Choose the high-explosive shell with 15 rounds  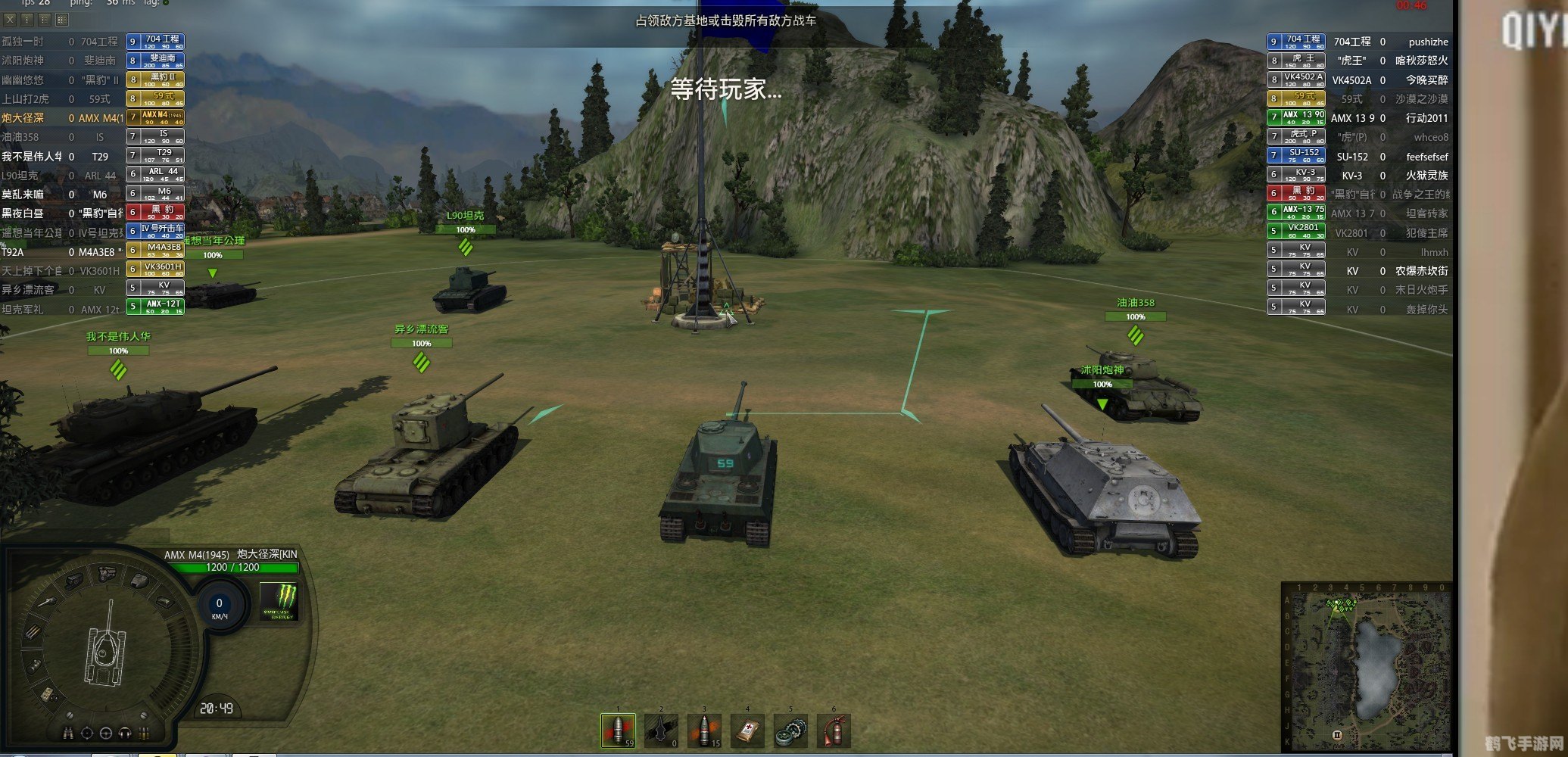pos(704,731)
